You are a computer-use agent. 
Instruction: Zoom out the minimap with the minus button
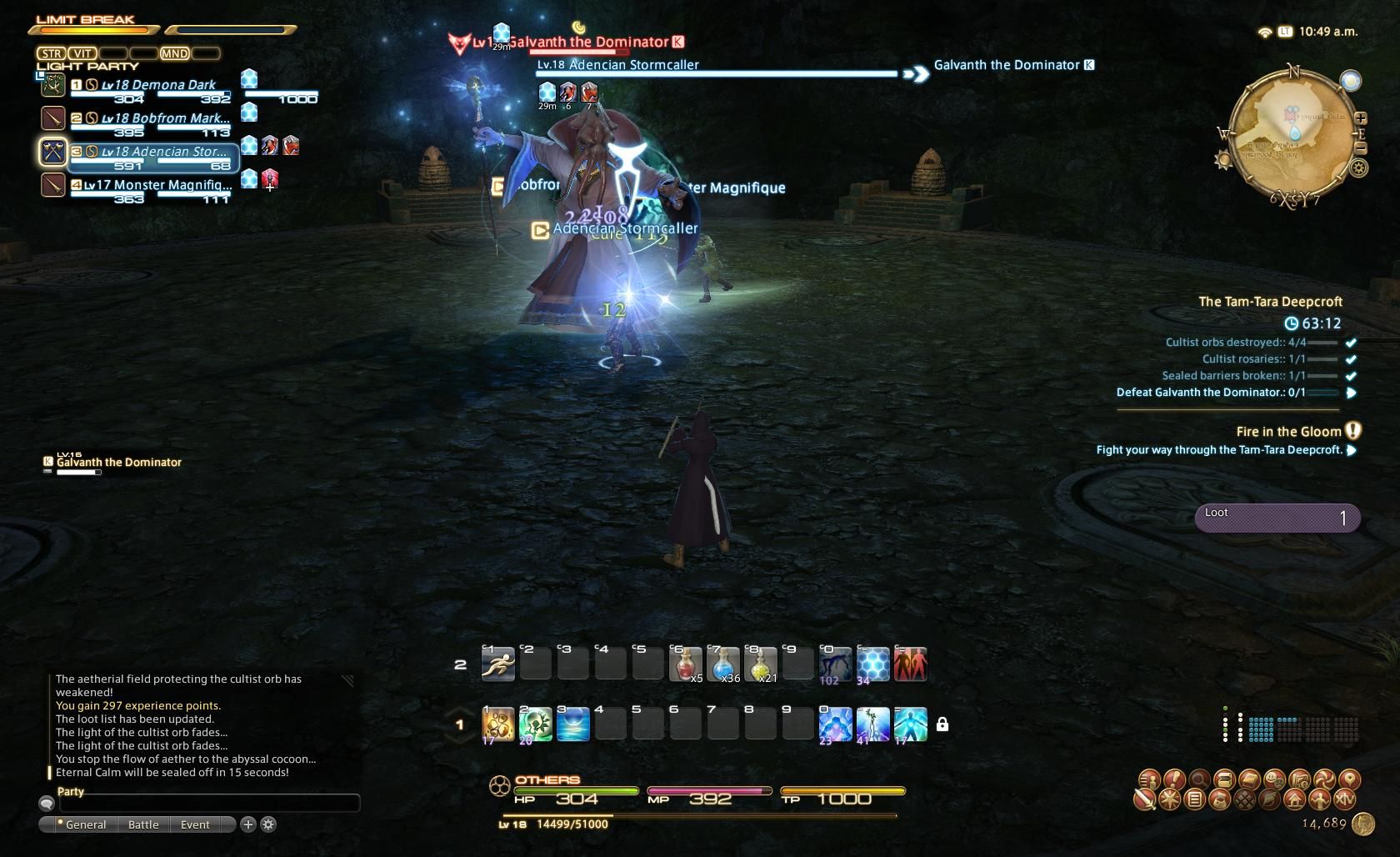(x=1360, y=148)
